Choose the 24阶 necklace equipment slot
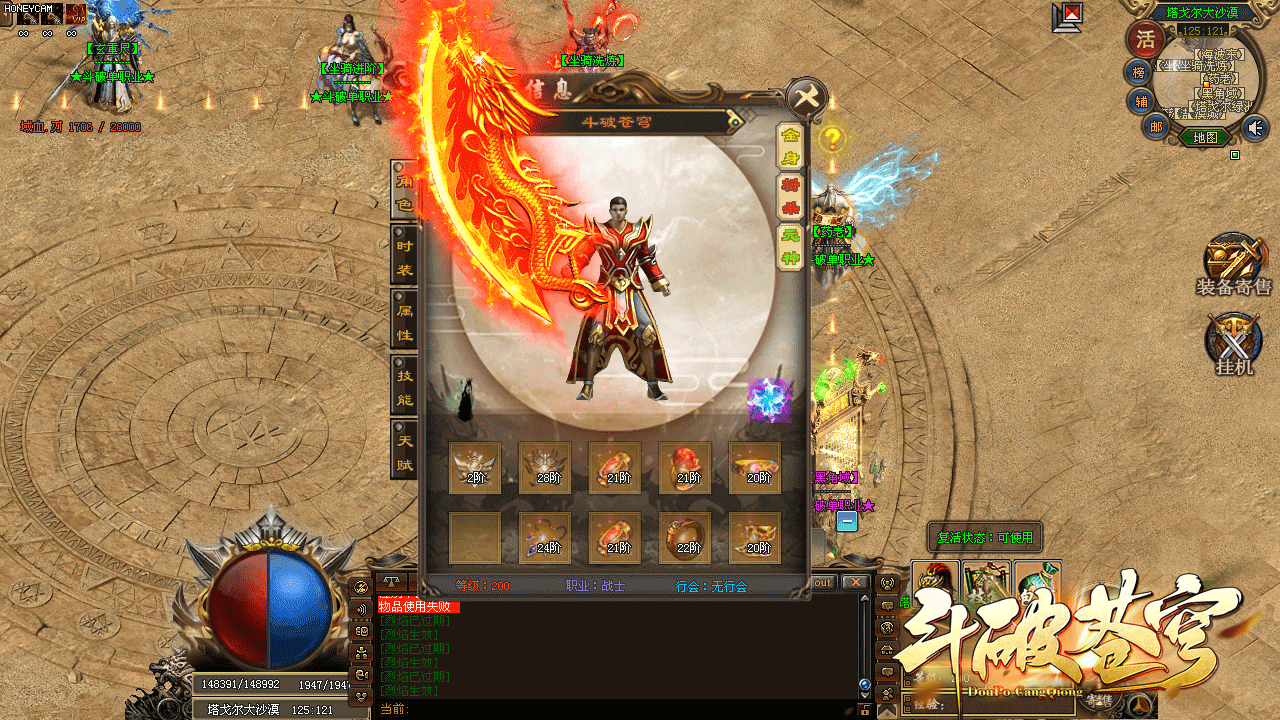This screenshot has width=1280, height=720. point(545,538)
